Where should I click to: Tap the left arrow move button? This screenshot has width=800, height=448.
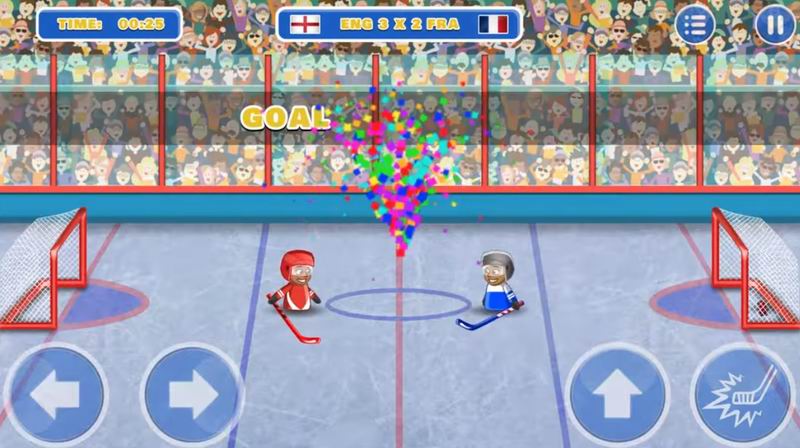[55, 397]
